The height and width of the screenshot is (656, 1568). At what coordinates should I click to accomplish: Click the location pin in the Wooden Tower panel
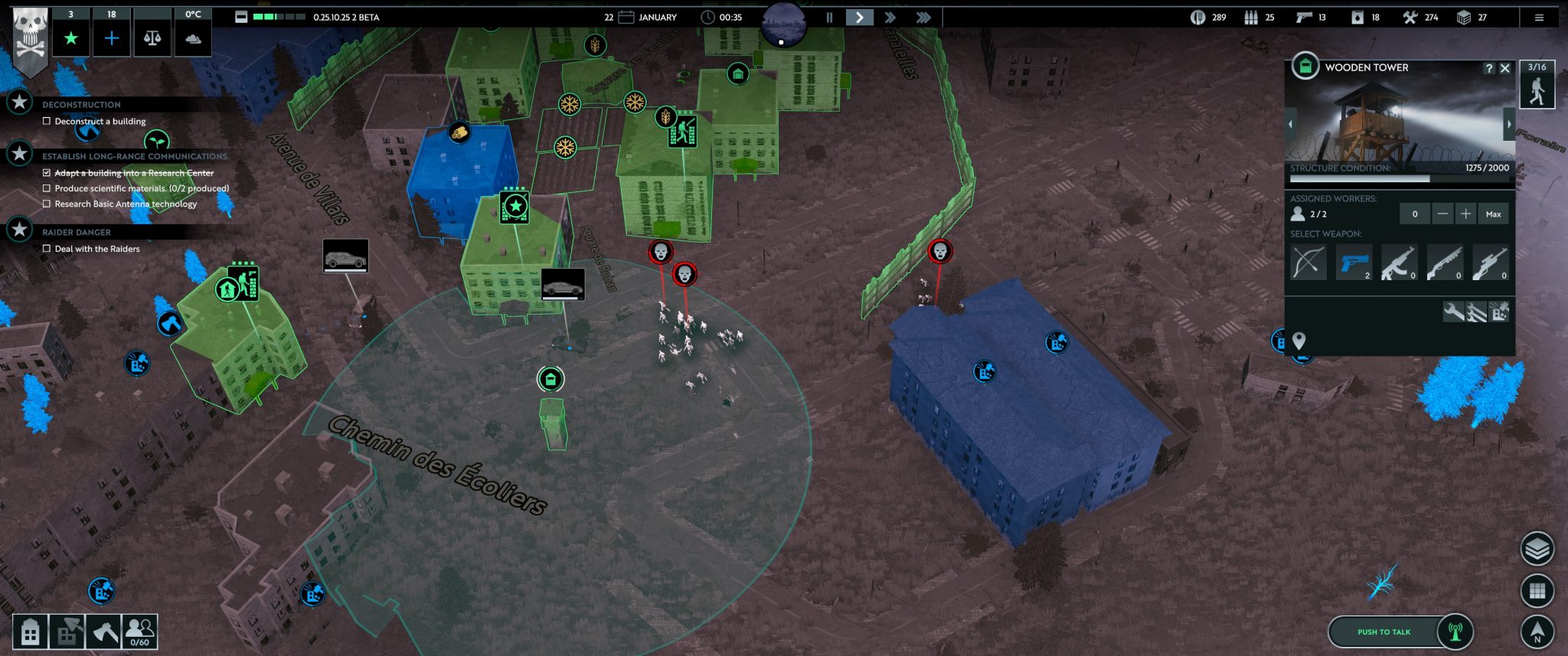pyautogui.click(x=1299, y=341)
